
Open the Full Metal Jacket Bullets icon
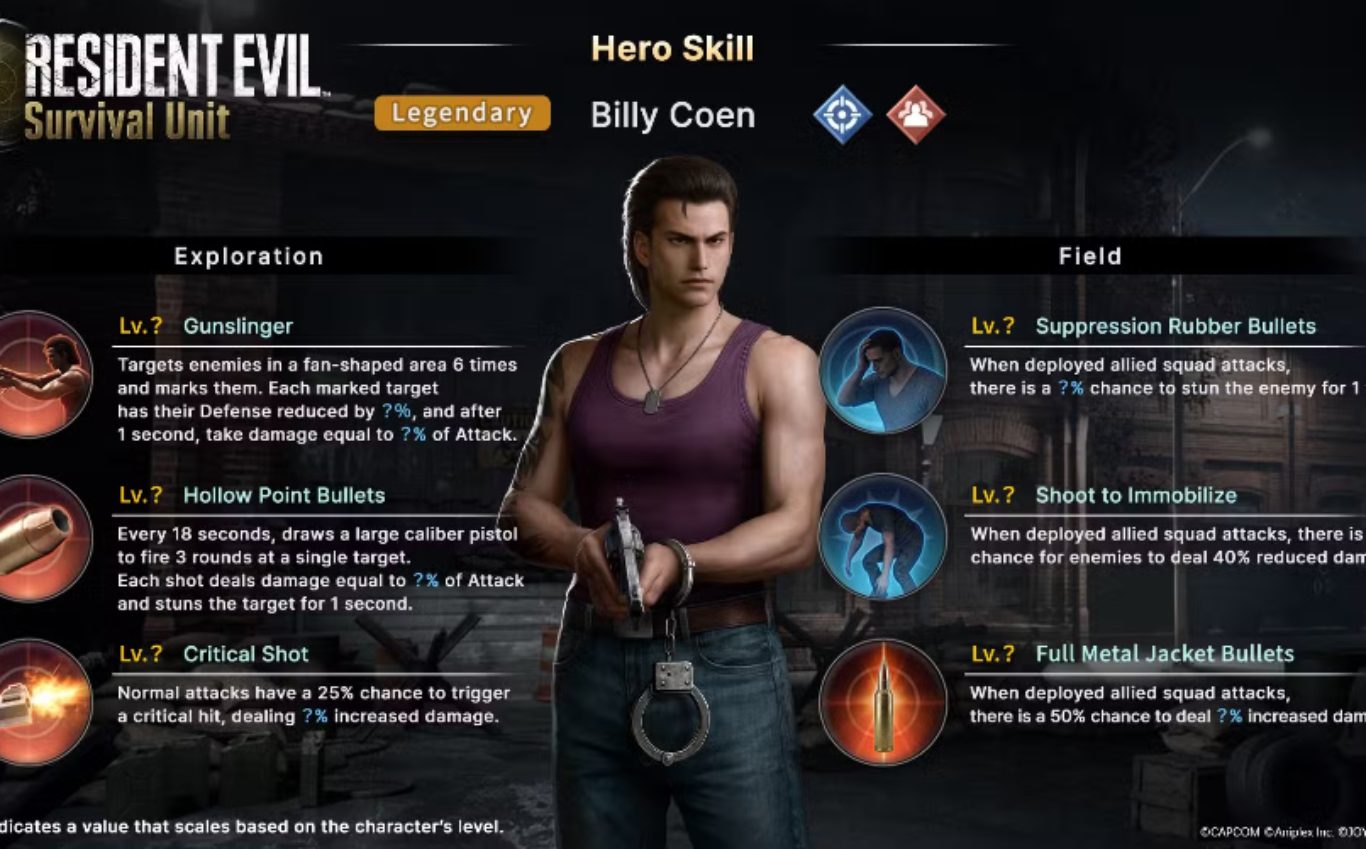coord(882,702)
